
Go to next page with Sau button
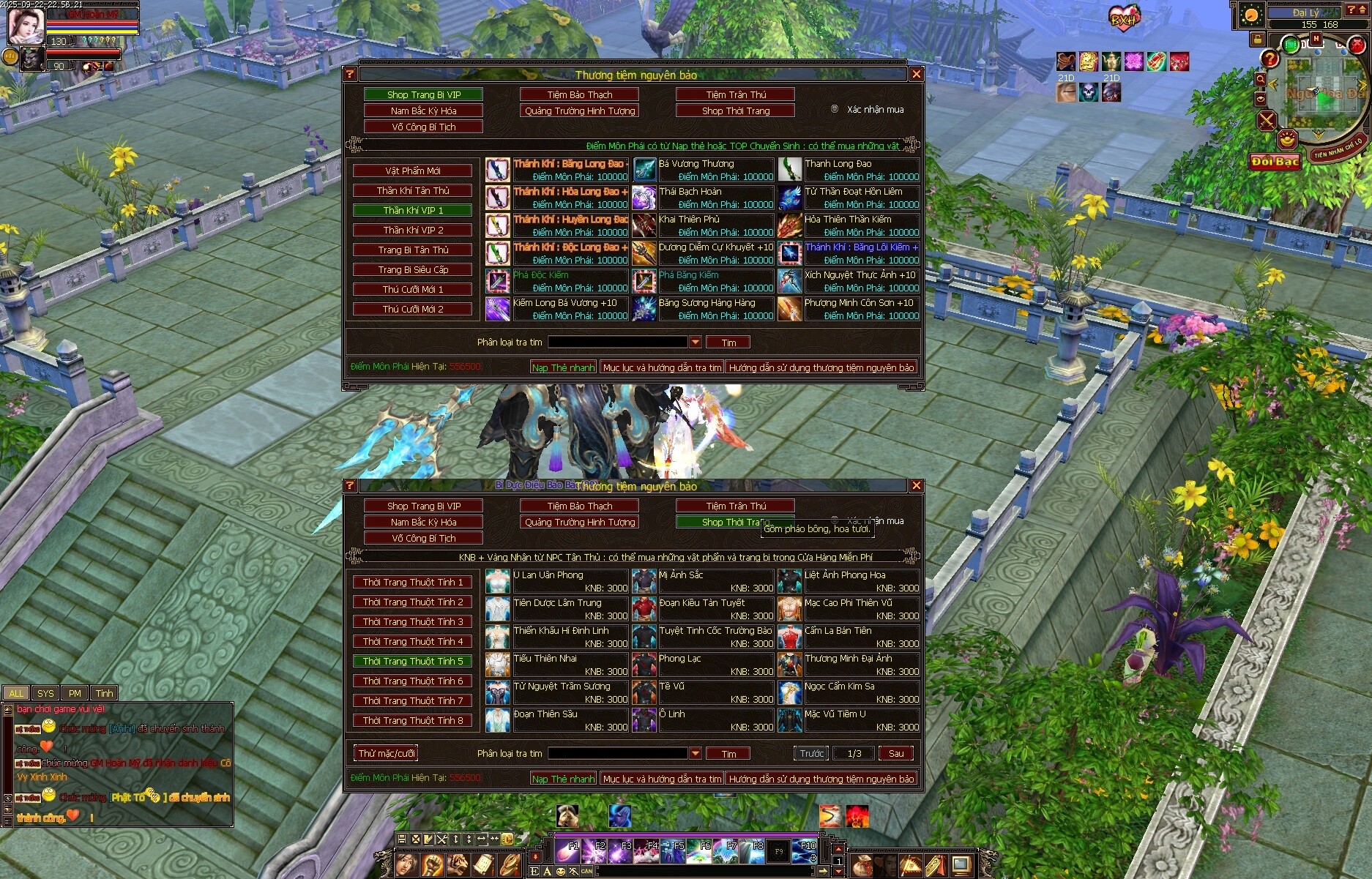coord(896,753)
